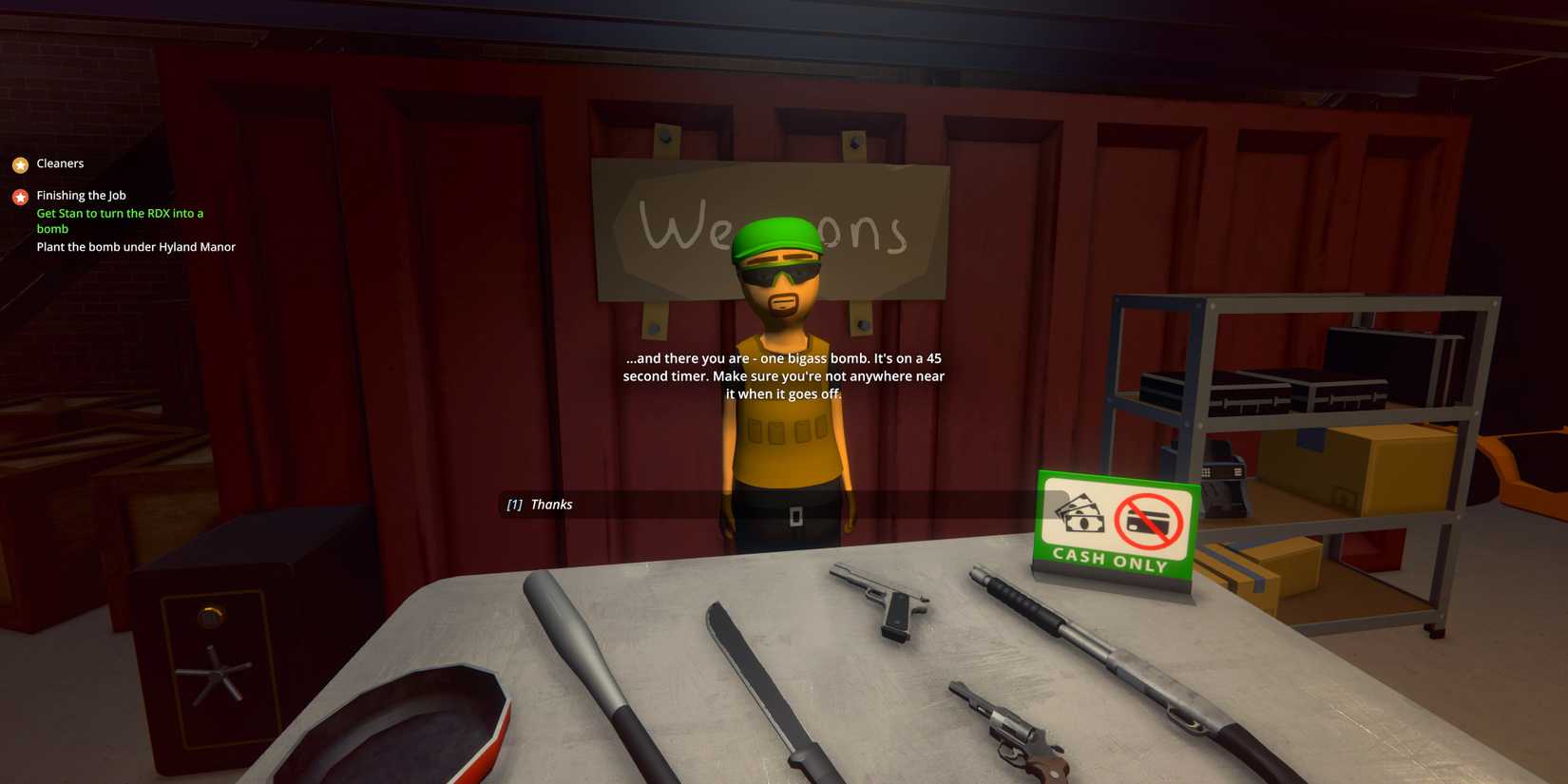1568x784 pixels.
Task: Click Stan's green cap
Action: (x=777, y=239)
